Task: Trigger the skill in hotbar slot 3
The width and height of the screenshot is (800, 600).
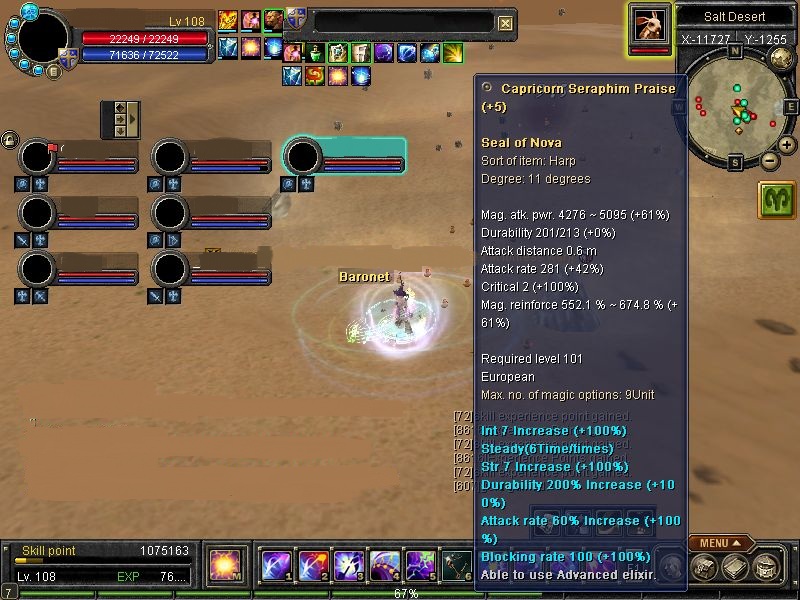Action: point(348,566)
